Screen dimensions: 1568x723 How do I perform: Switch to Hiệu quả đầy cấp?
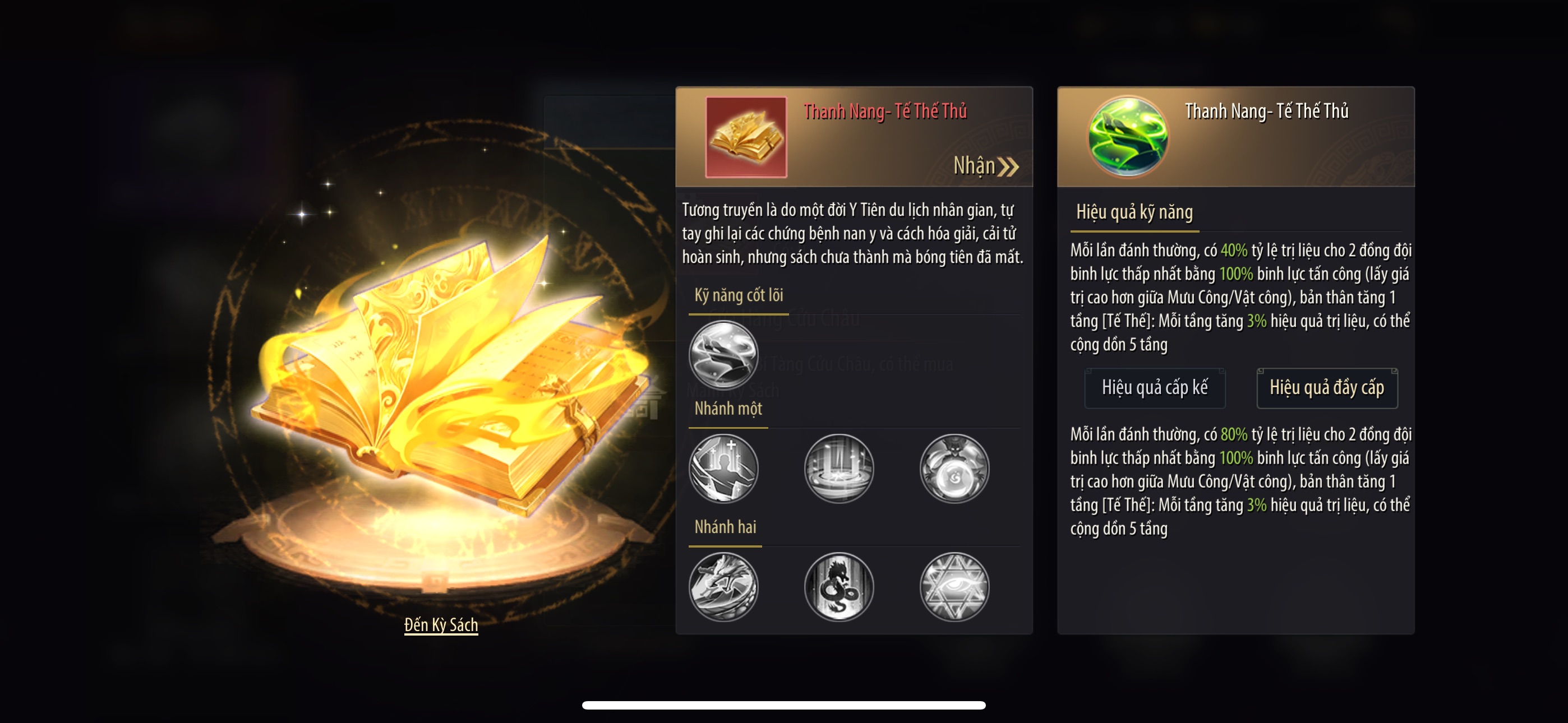click(1326, 388)
